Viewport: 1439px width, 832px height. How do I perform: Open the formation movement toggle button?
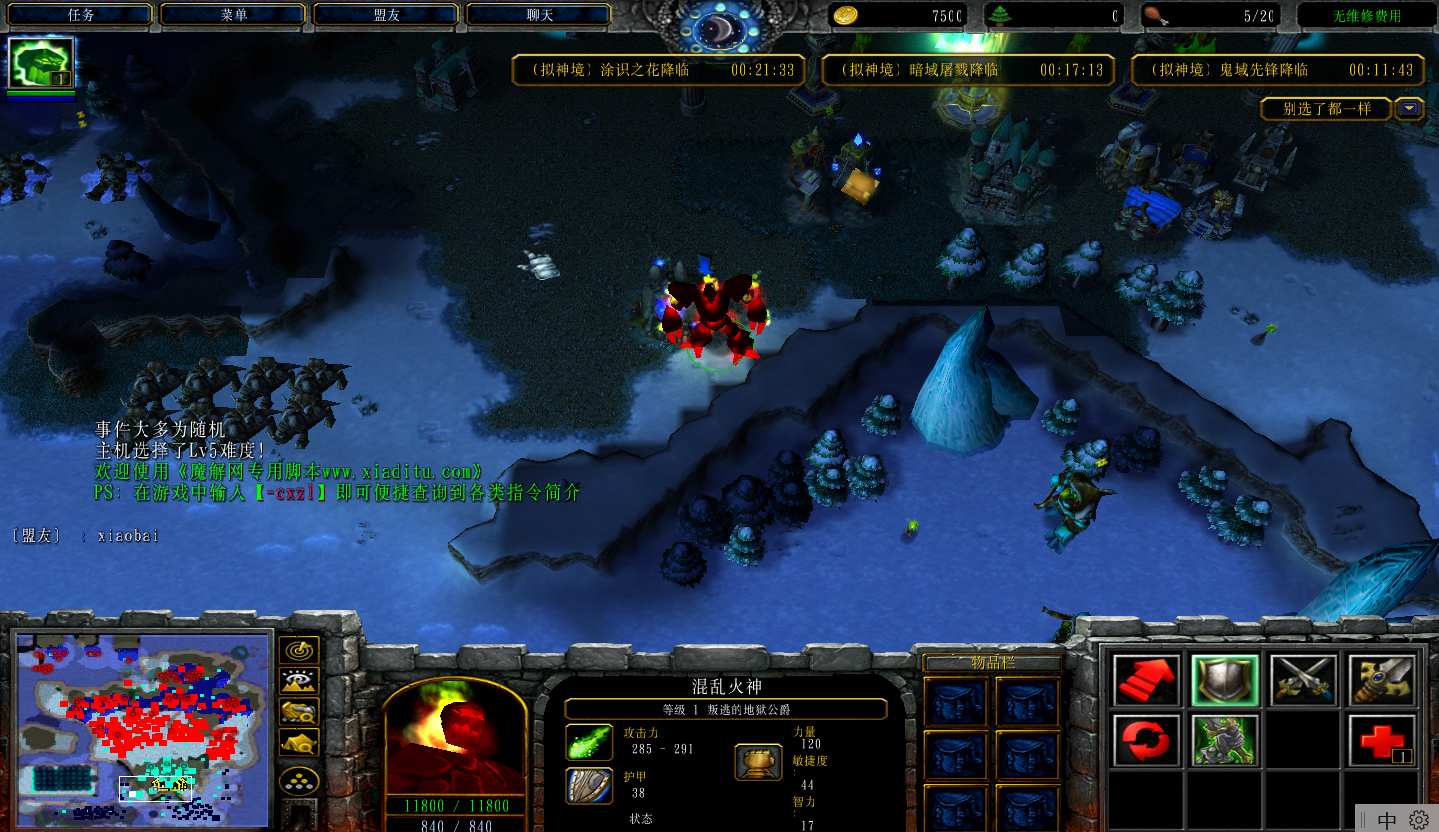point(300,780)
